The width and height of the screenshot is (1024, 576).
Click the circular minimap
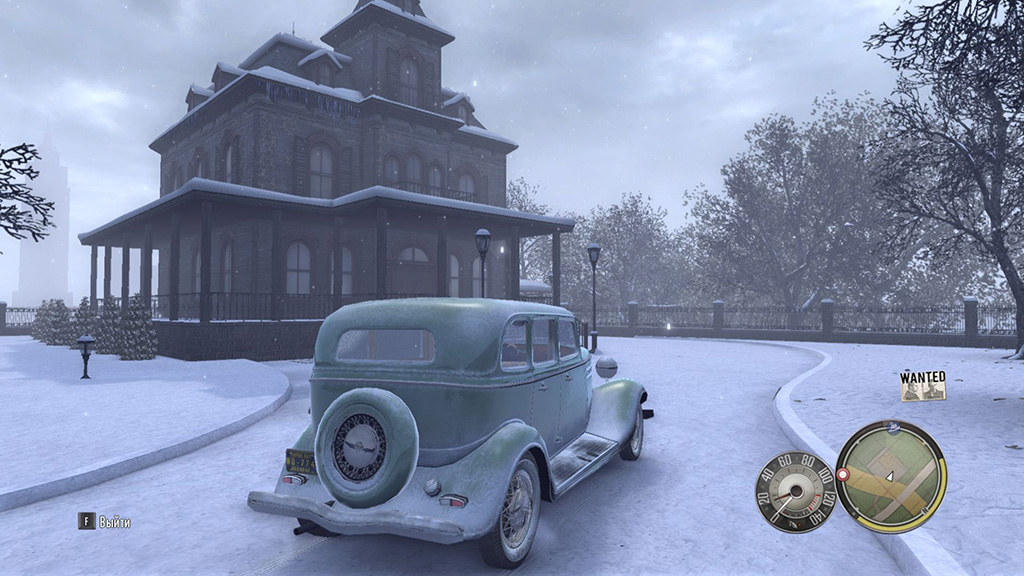coord(890,475)
